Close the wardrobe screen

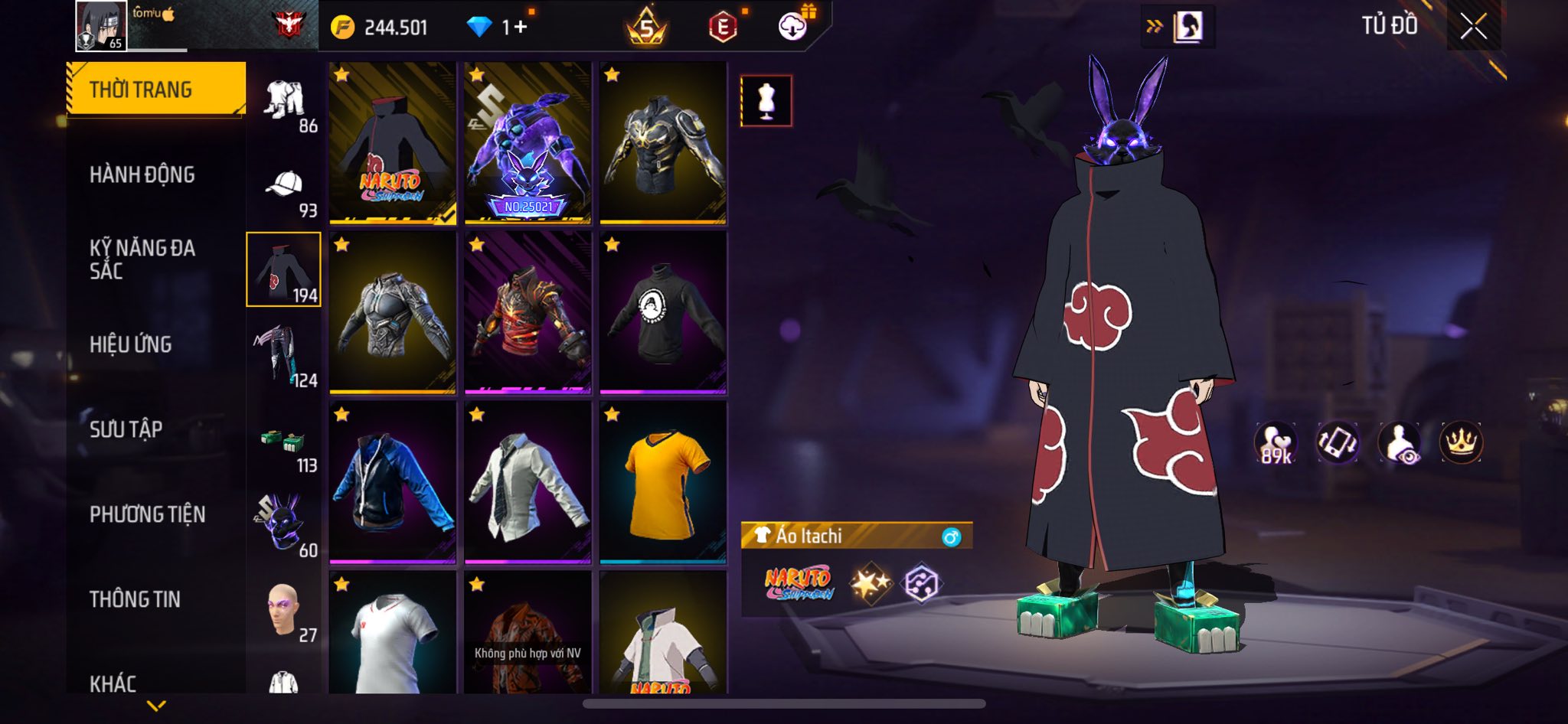pyautogui.click(x=1473, y=27)
